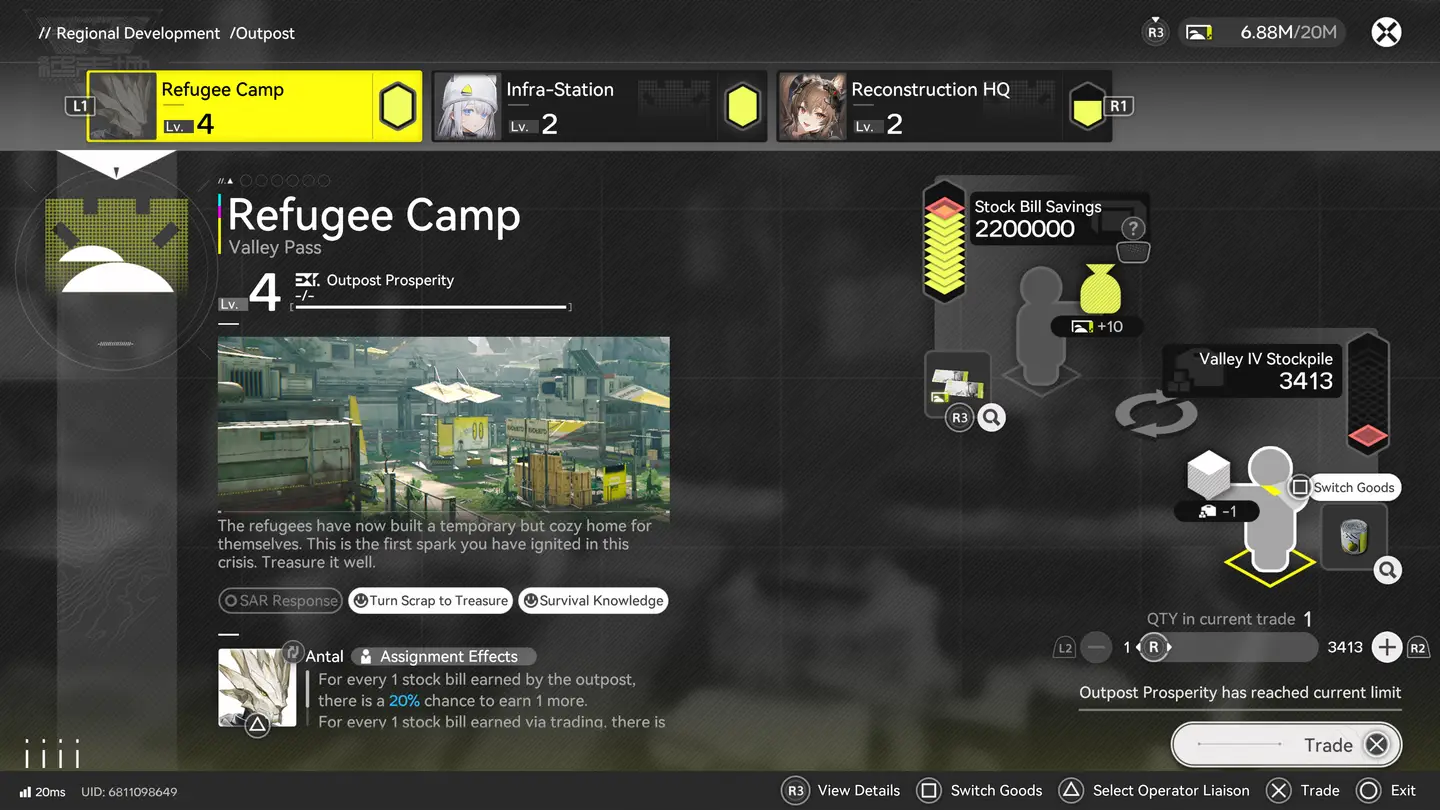Decrease trade quantity with the minus button

1097,648
